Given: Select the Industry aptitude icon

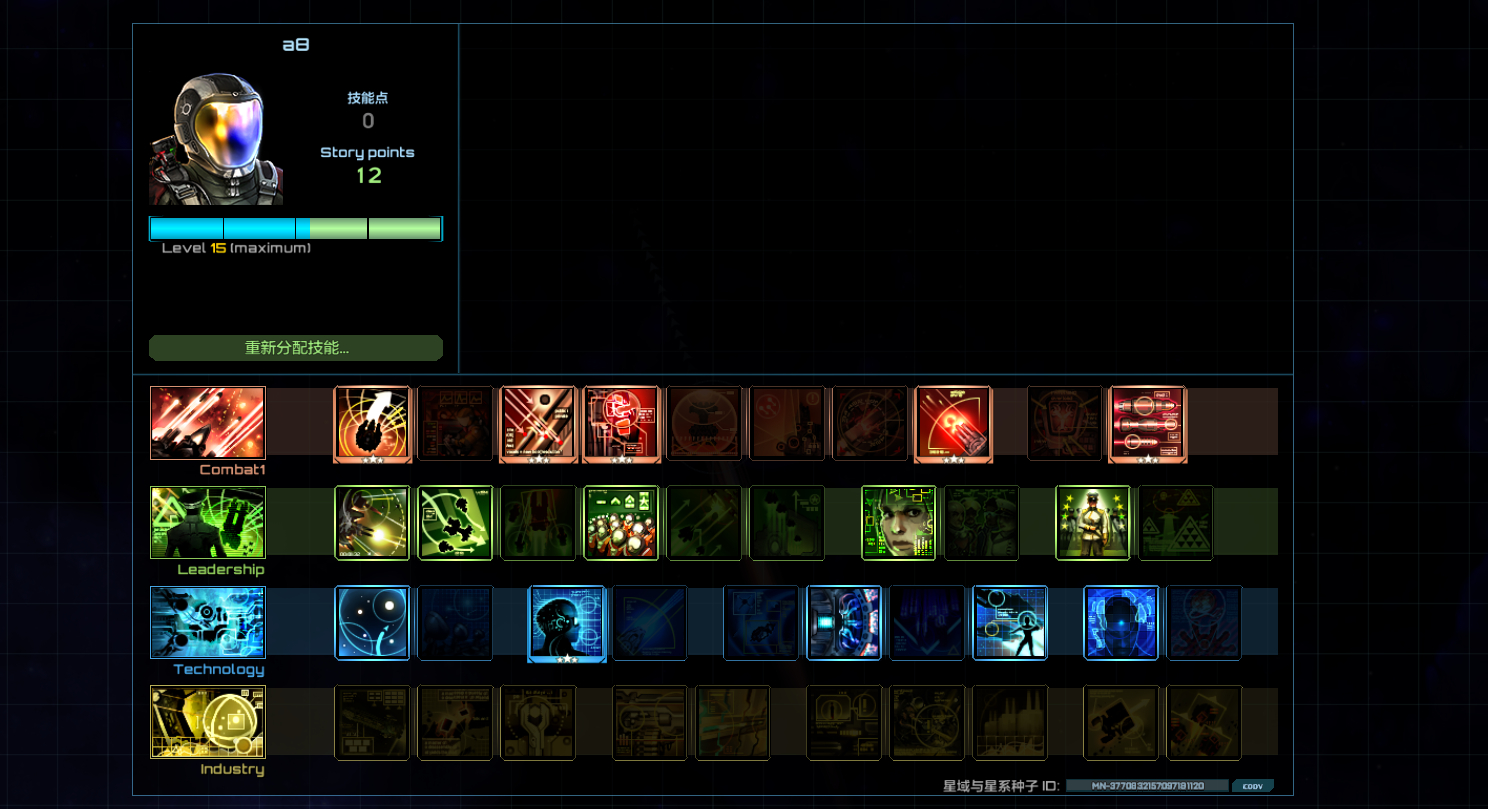Looking at the screenshot, I should [208, 722].
